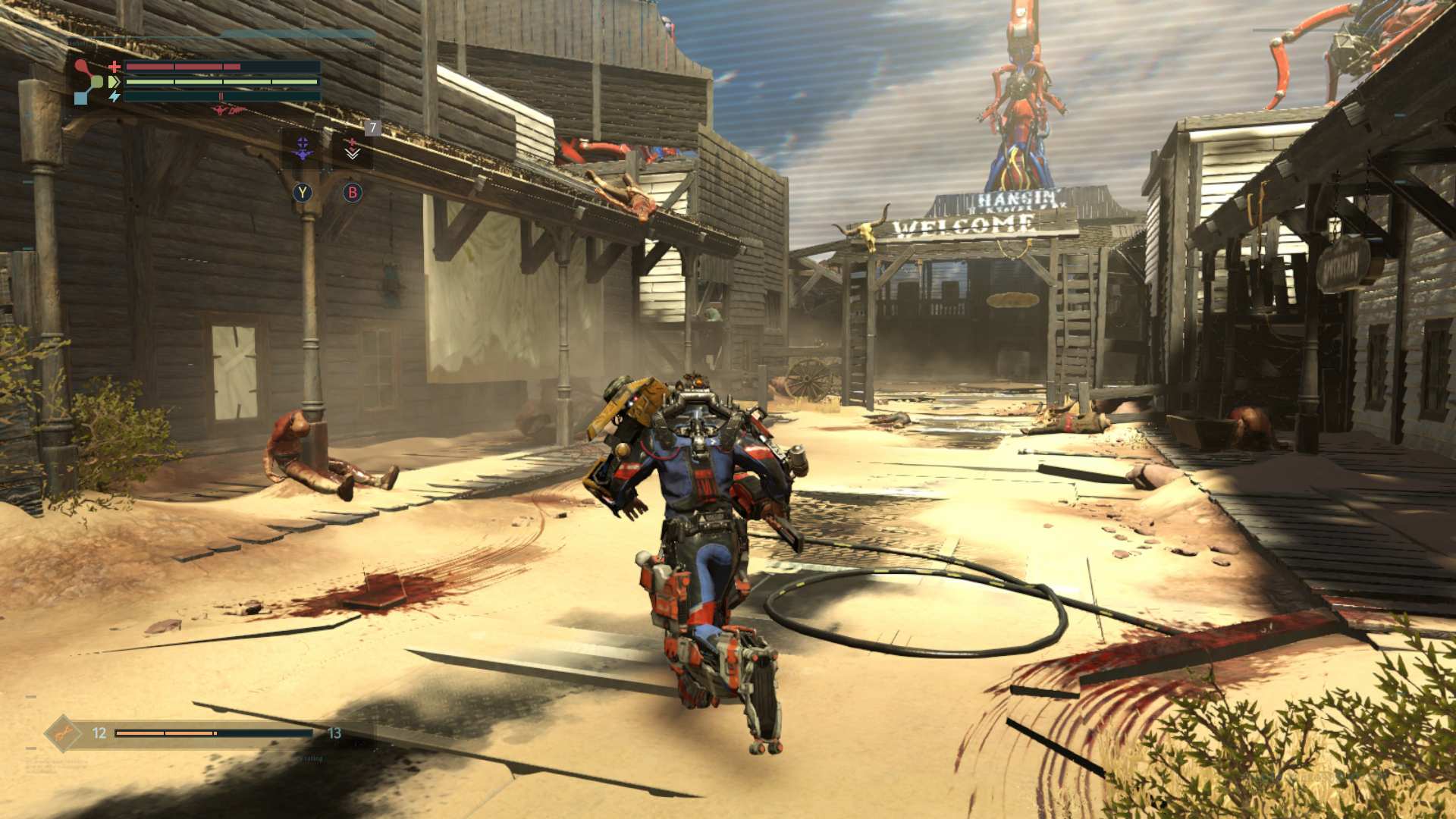This screenshot has height=819, width=1456.
Task: Click the blue lightning energy icon
Action: click(x=115, y=97)
